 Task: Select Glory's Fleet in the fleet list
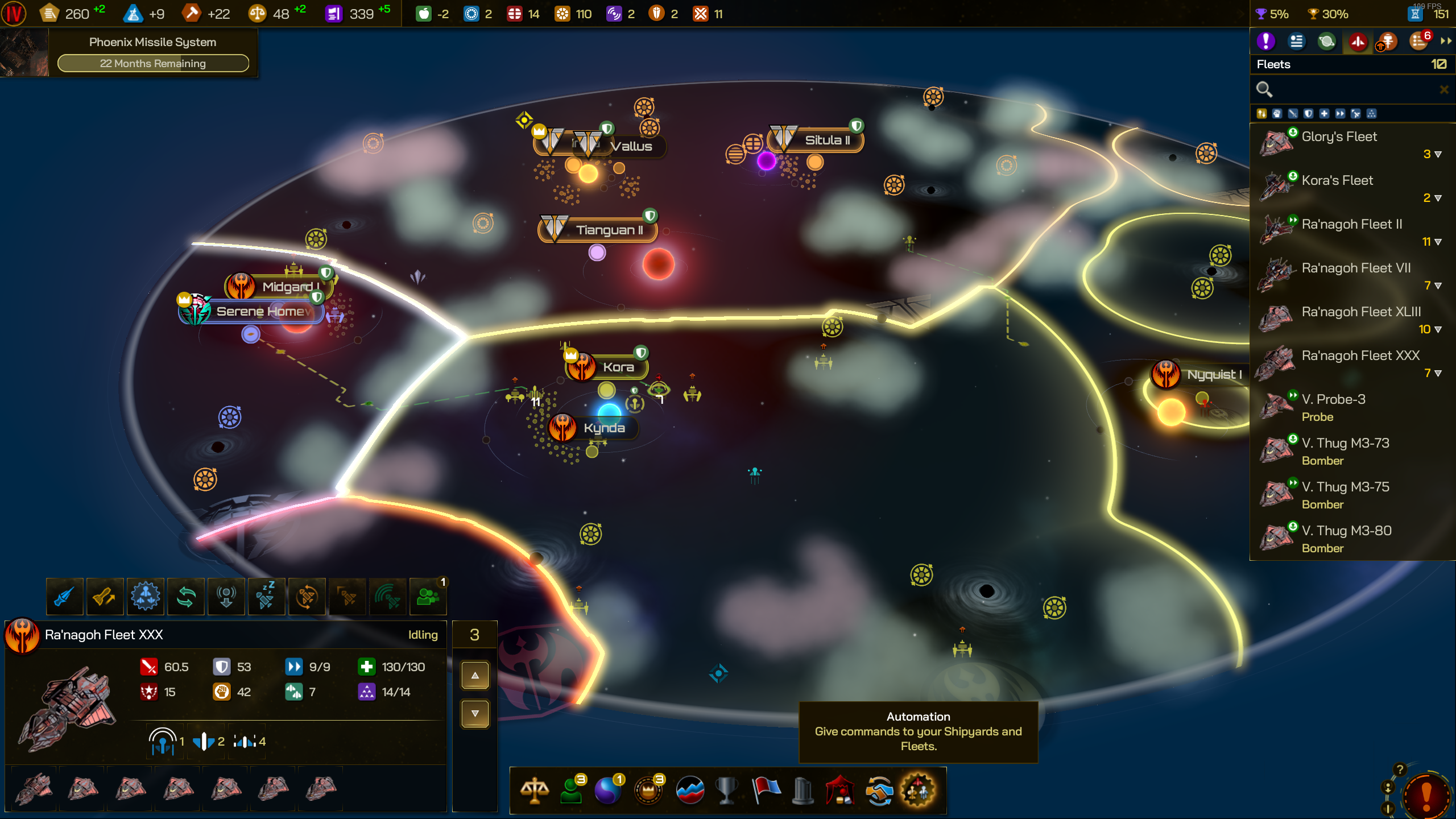point(1339,137)
